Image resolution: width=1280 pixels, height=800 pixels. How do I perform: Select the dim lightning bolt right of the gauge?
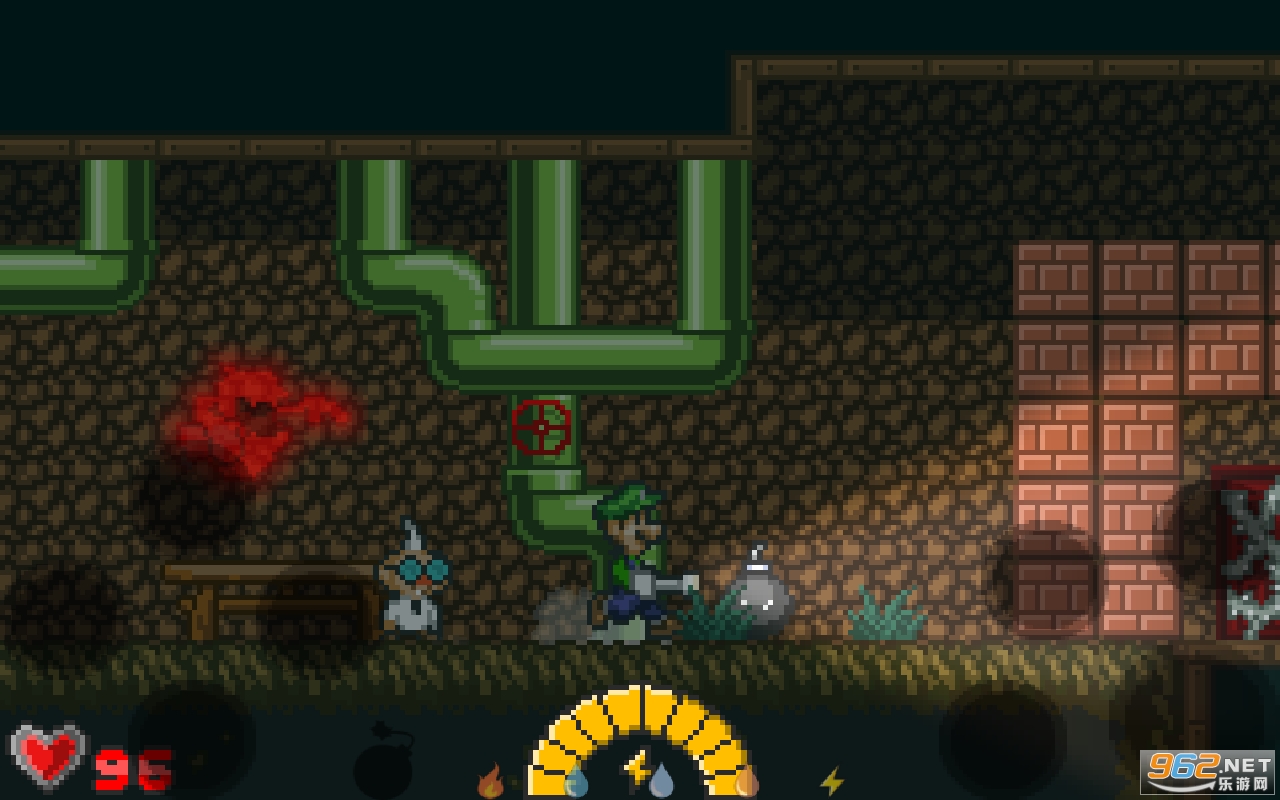point(831,781)
